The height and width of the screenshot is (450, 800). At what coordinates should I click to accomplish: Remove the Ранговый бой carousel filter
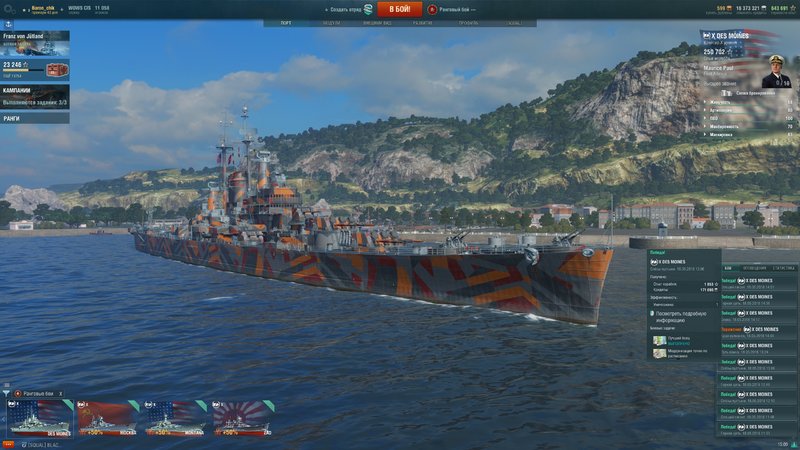[x=60, y=394]
